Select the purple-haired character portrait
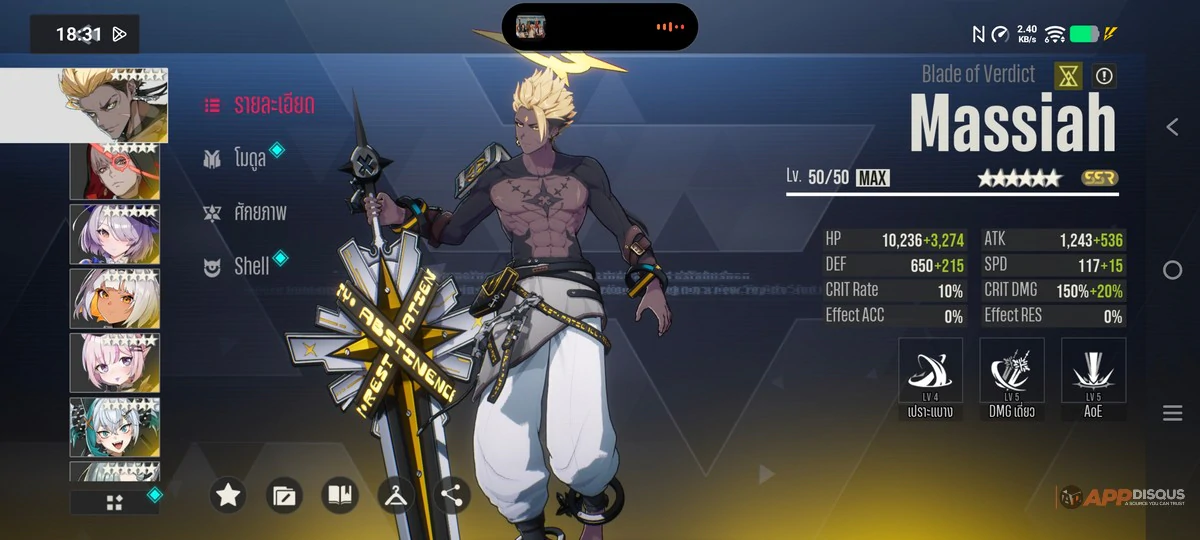The image size is (1200, 540). [x=113, y=234]
